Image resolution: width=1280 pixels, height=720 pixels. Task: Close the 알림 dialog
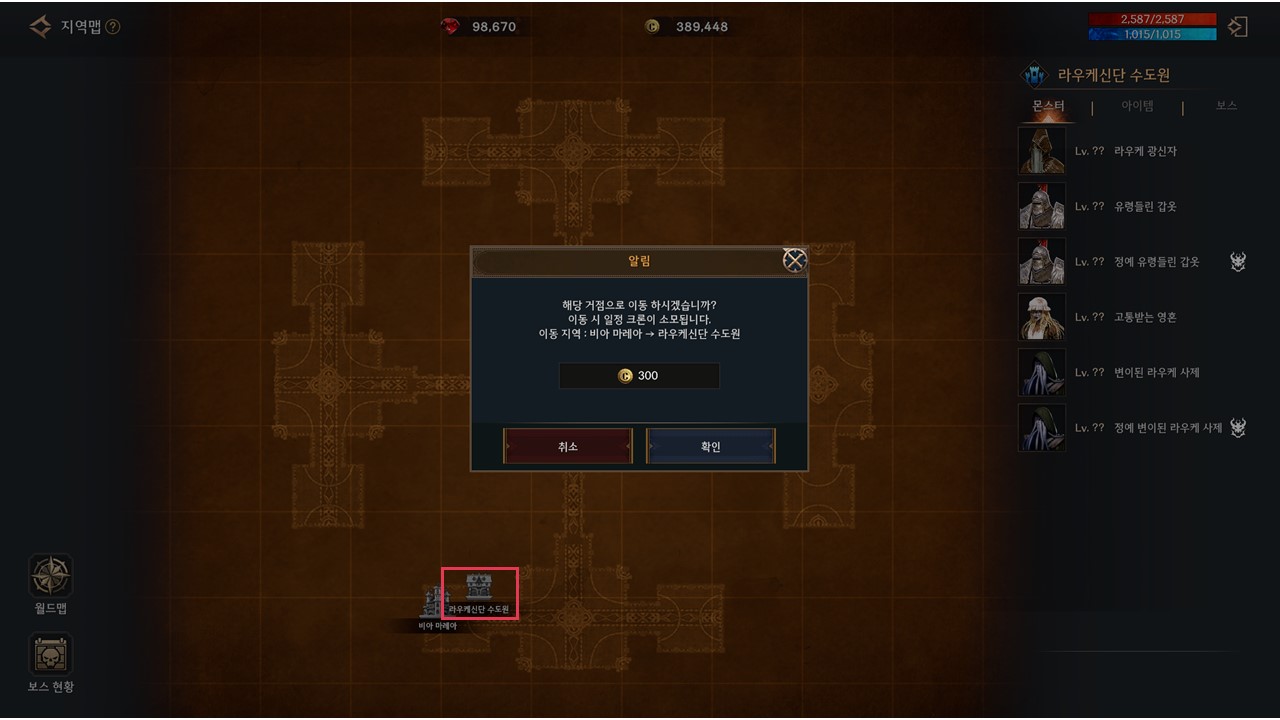tap(794, 261)
